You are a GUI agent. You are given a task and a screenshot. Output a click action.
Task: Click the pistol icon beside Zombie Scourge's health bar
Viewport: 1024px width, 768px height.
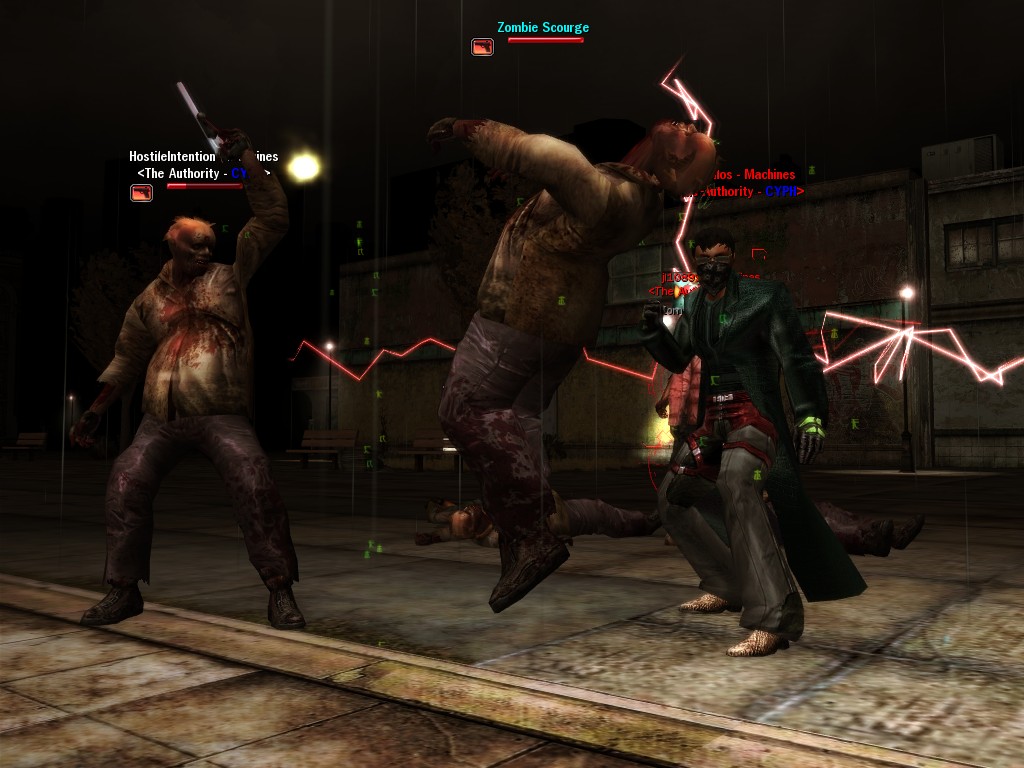[482, 46]
